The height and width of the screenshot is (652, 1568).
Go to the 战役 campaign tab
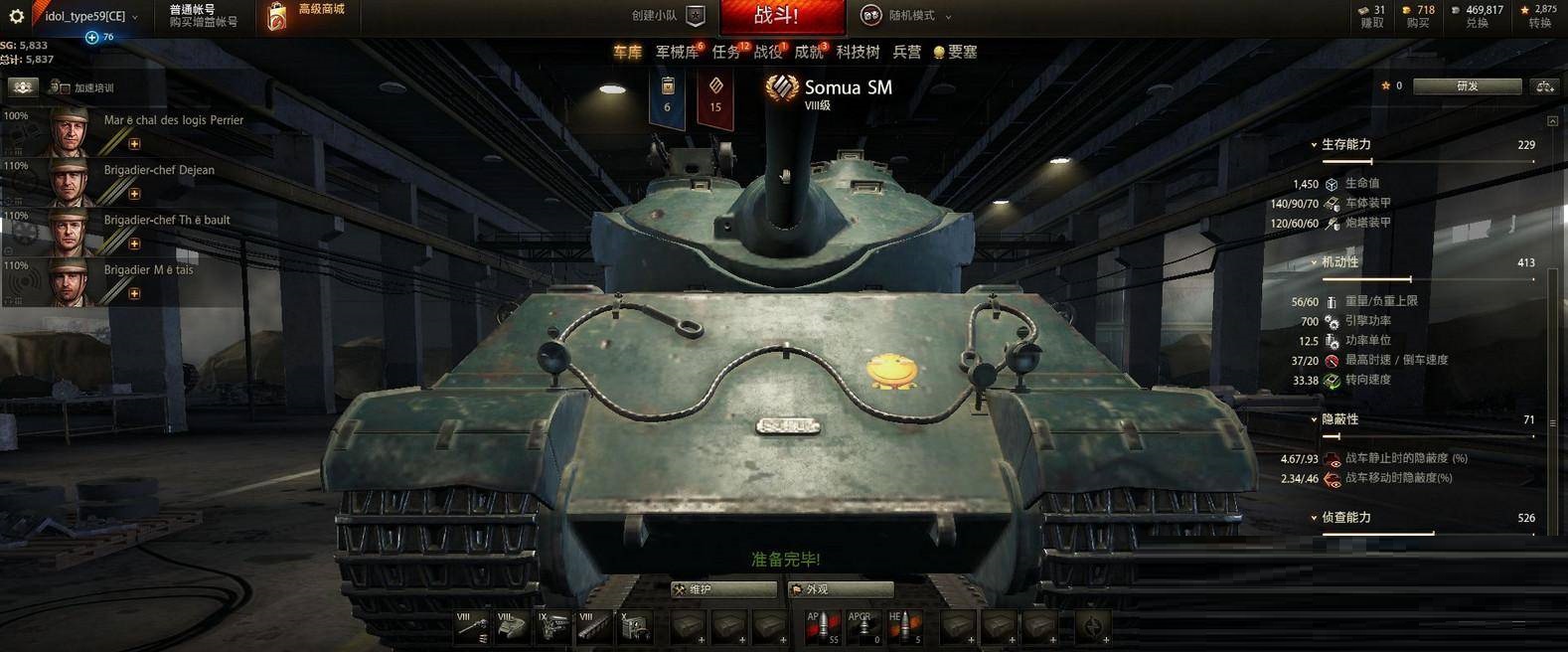(x=767, y=52)
